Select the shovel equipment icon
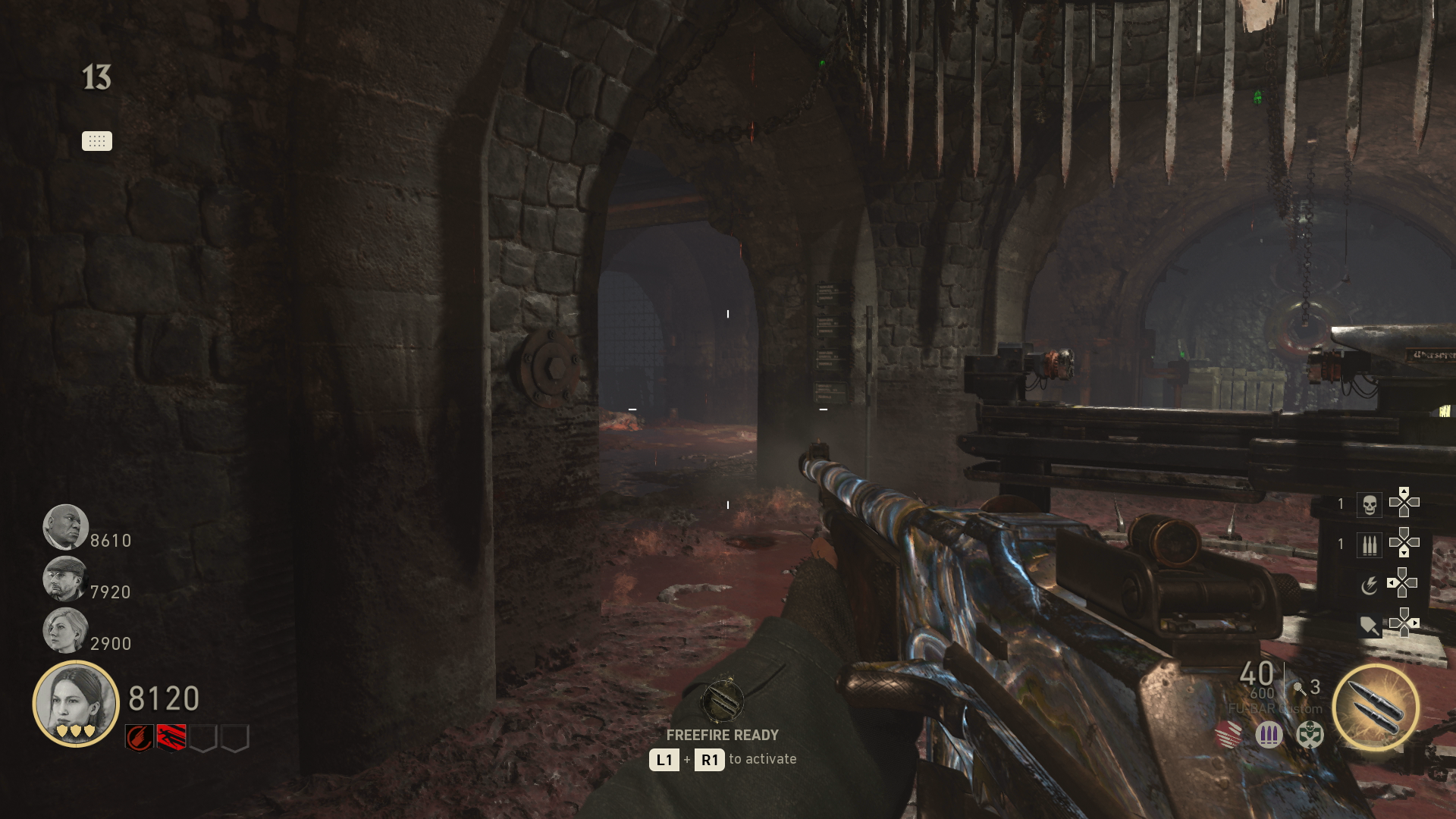This screenshot has height=819, width=1456. [x=1370, y=624]
